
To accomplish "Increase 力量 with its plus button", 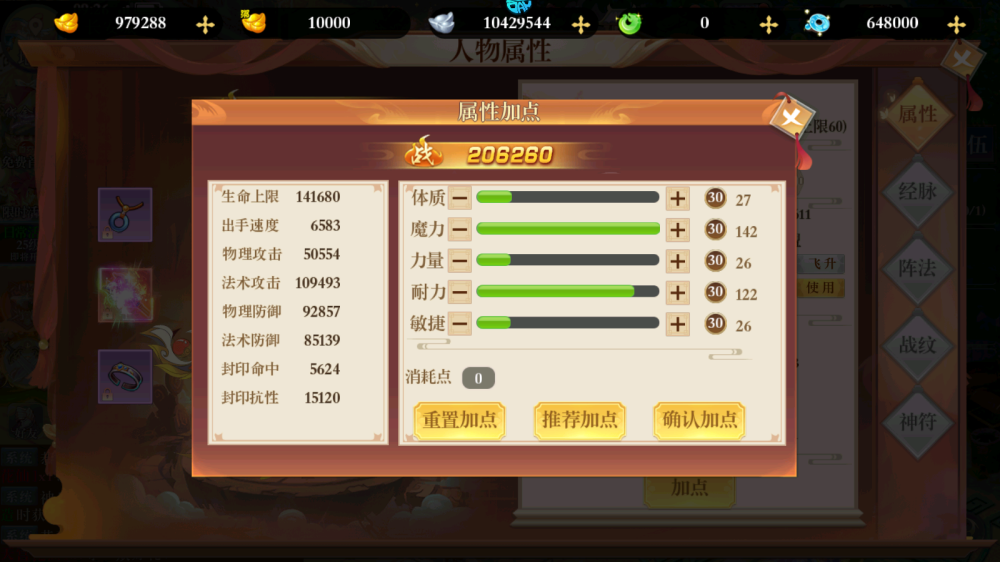I will (x=678, y=261).
